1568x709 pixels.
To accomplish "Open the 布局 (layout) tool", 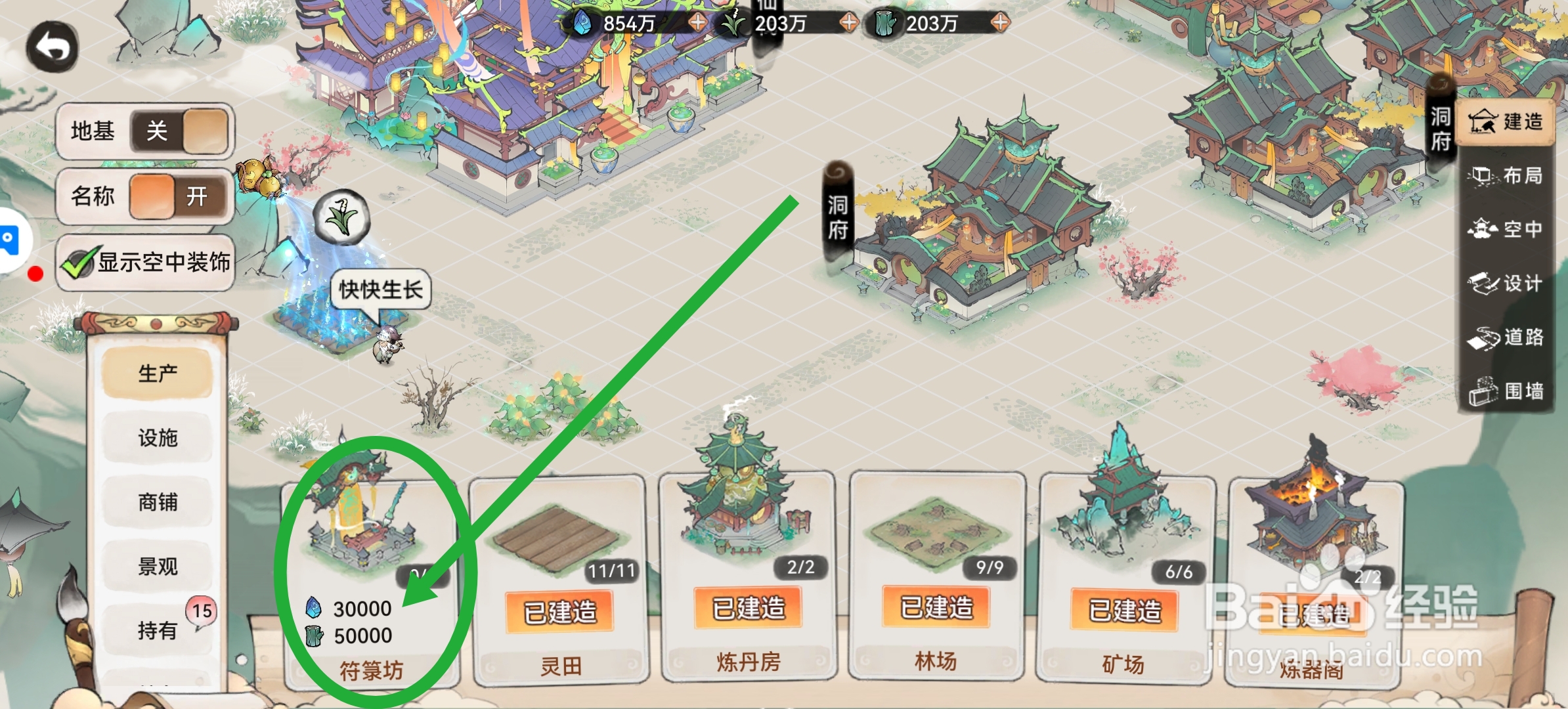I will click(x=1507, y=176).
